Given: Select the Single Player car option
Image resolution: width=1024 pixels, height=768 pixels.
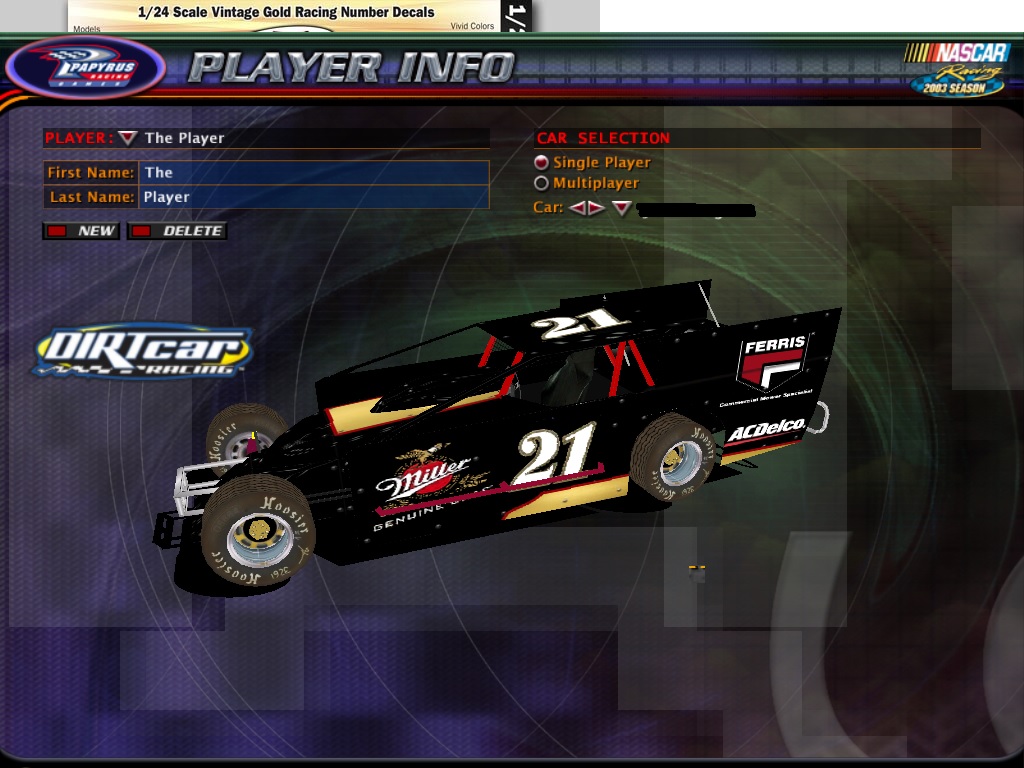Looking at the screenshot, I should [x=542, y=162].
